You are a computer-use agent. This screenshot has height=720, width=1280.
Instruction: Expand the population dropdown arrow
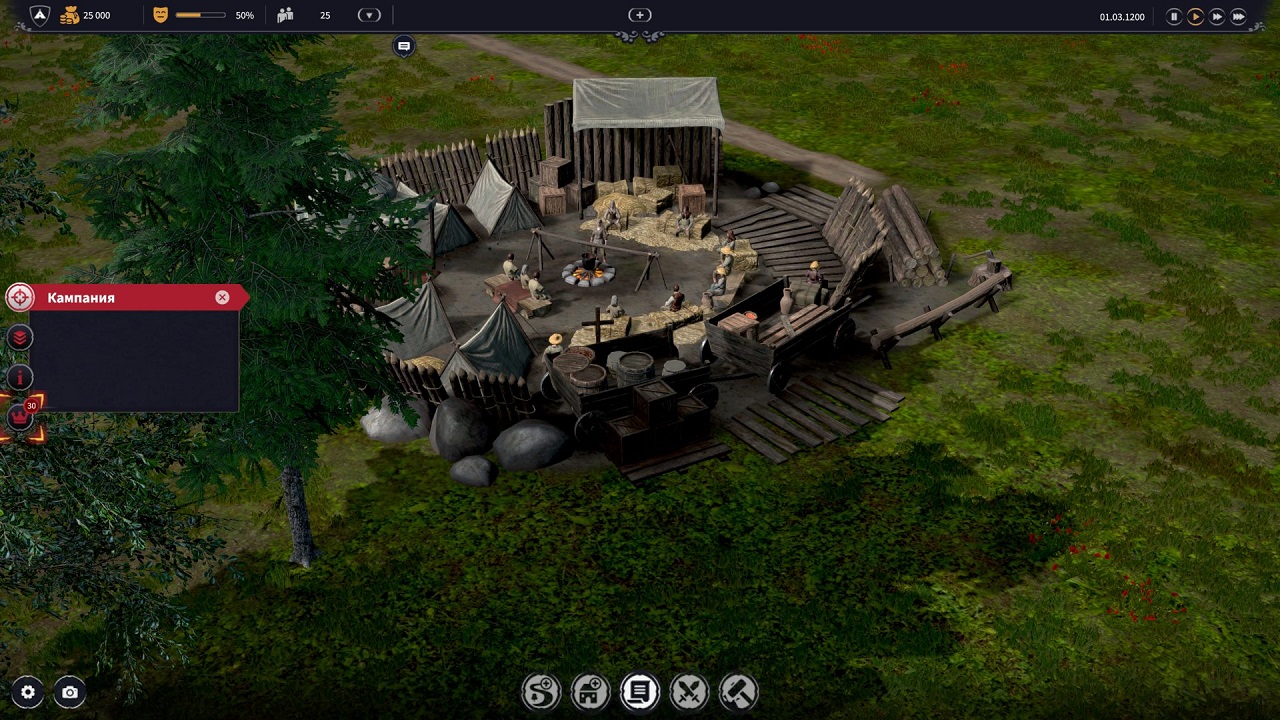(x=369, y=15)
